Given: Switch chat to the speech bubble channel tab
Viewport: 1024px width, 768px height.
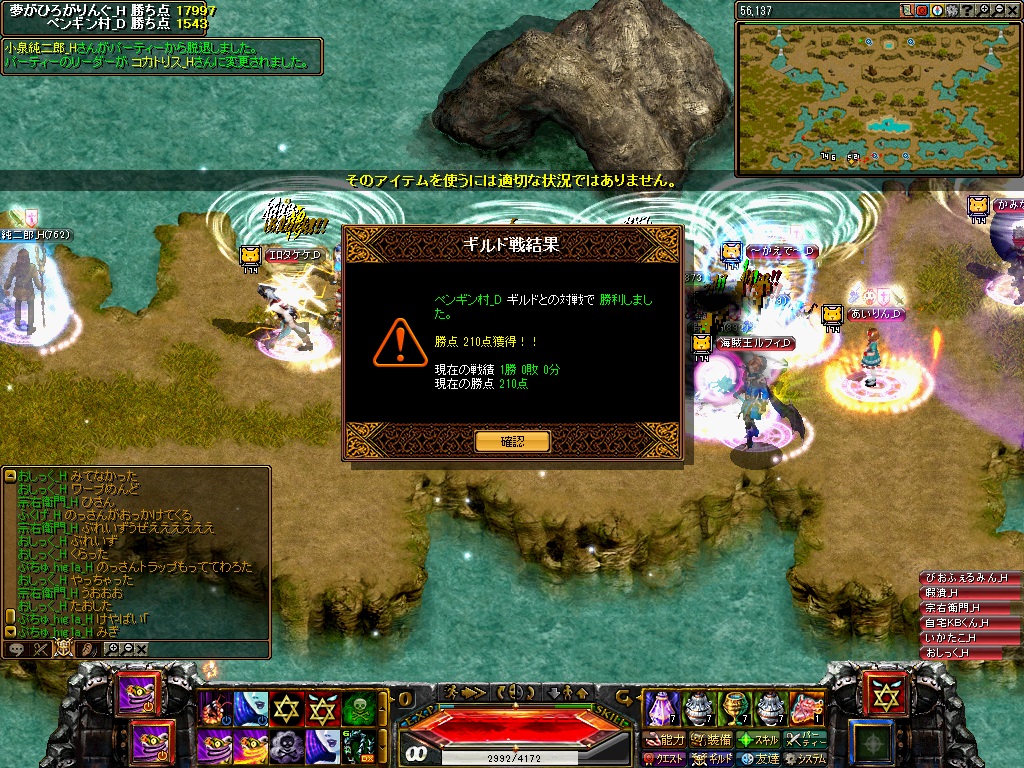Looking at the screenshot, I should (17, 649).
